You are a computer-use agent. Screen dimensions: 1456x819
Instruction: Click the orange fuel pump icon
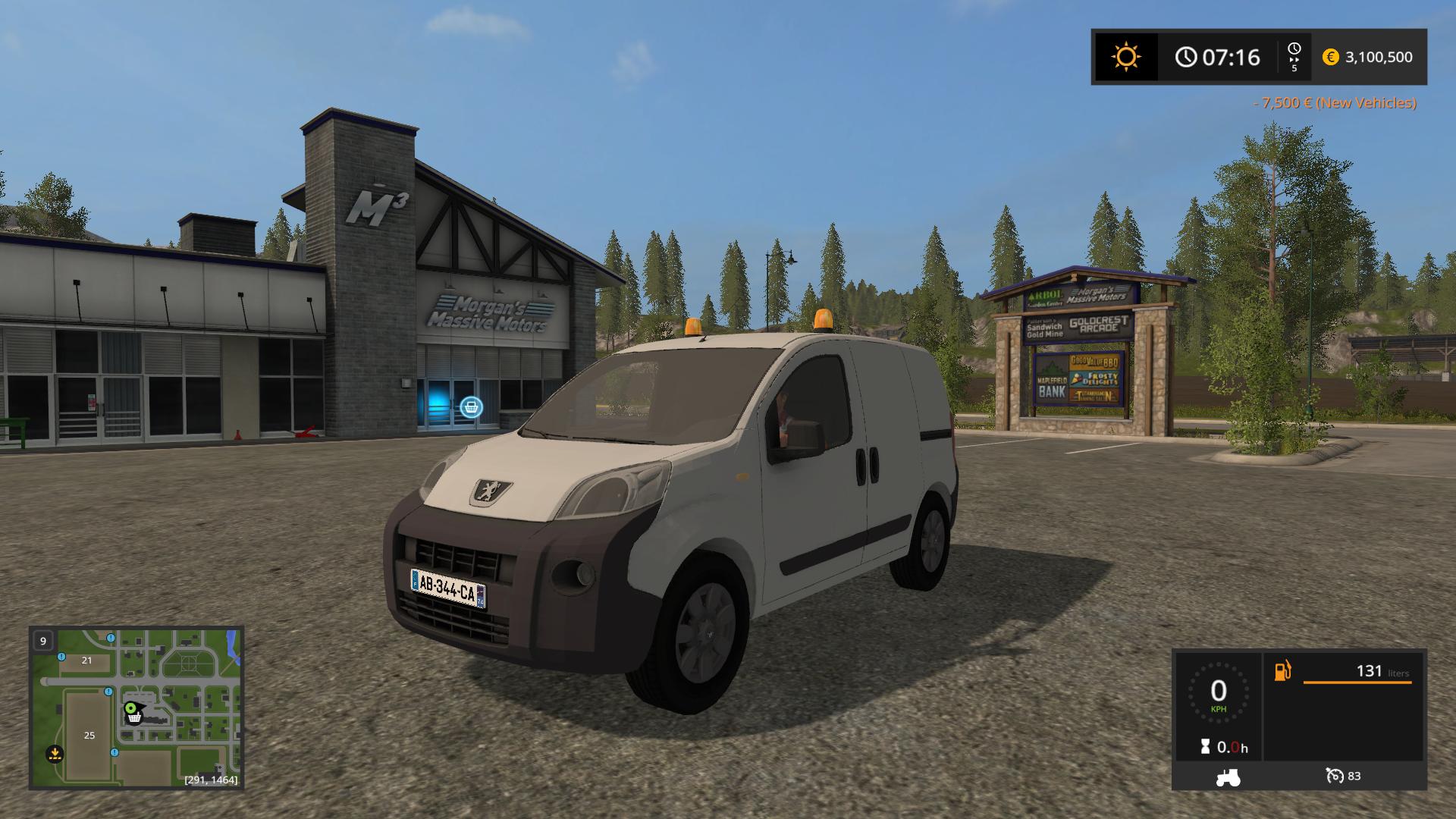coord(1282,671)
